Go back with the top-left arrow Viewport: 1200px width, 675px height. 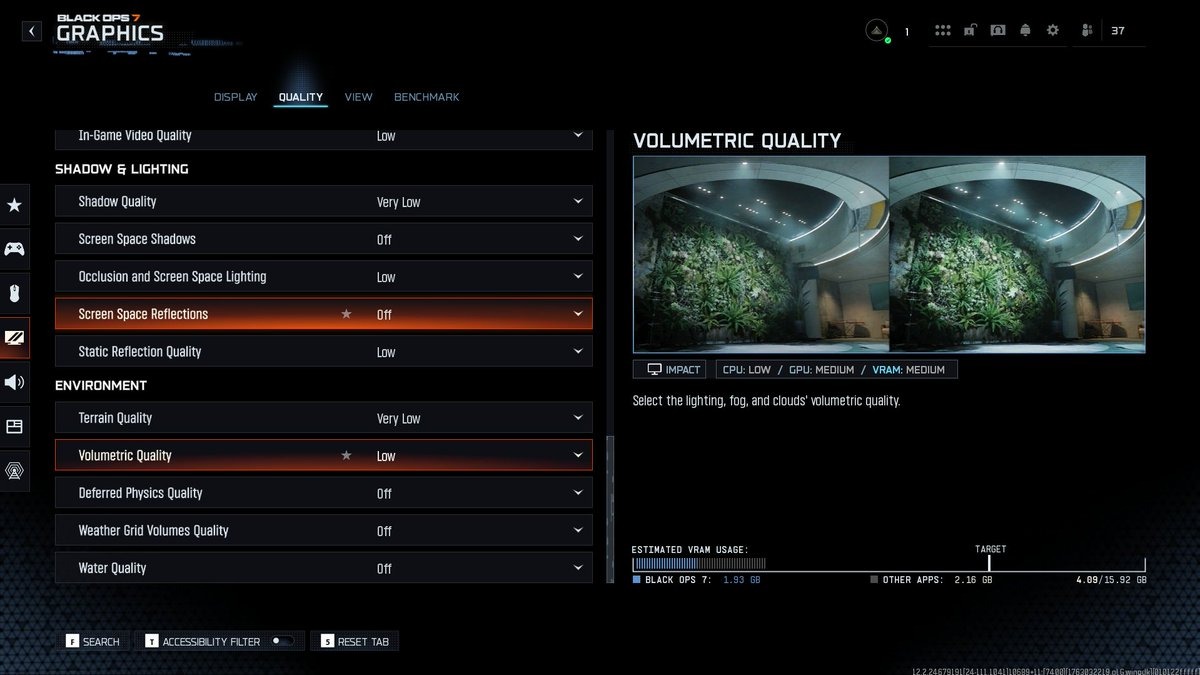point(32,32)
